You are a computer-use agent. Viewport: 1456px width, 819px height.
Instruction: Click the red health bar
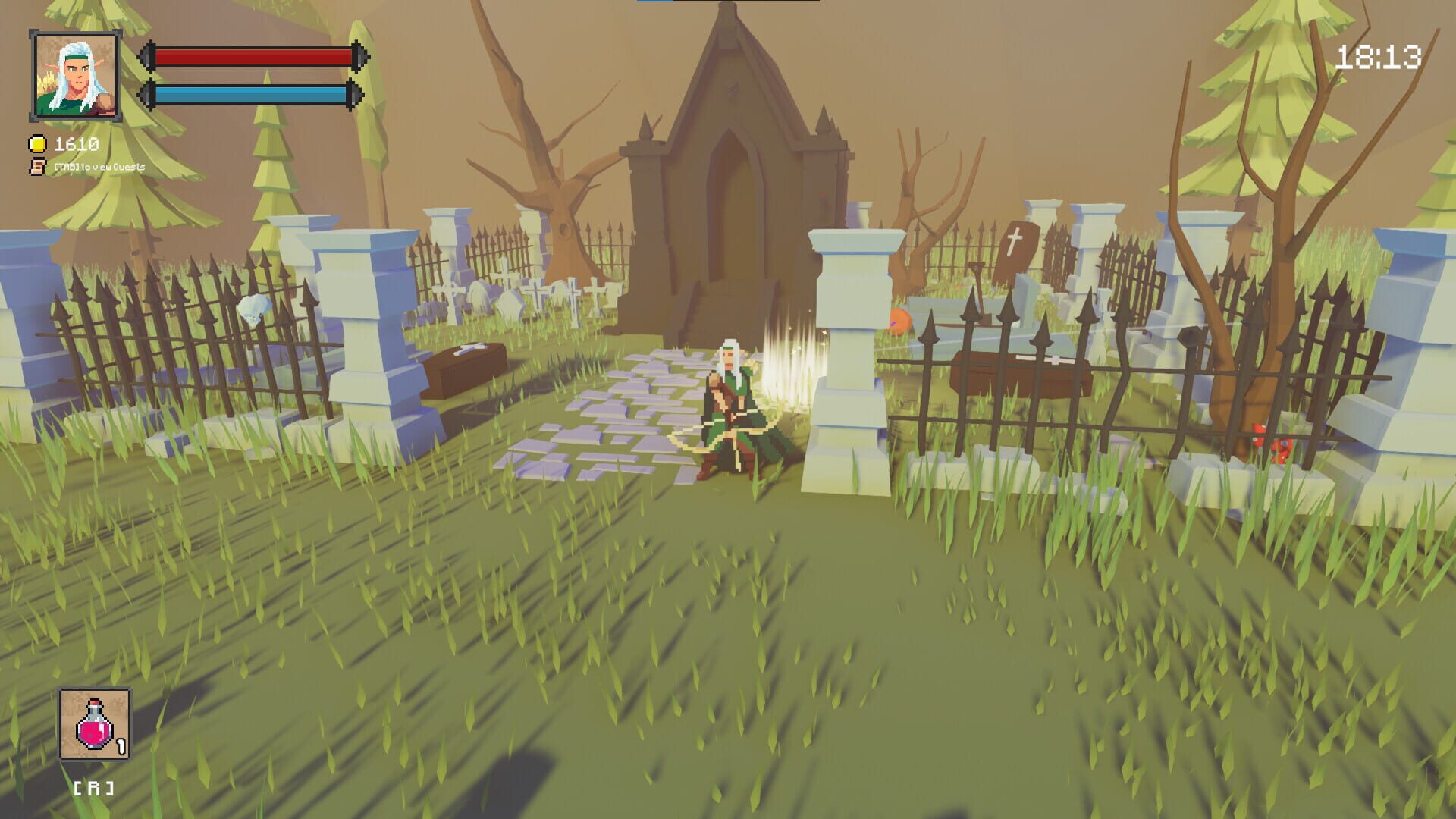point(250,55)
